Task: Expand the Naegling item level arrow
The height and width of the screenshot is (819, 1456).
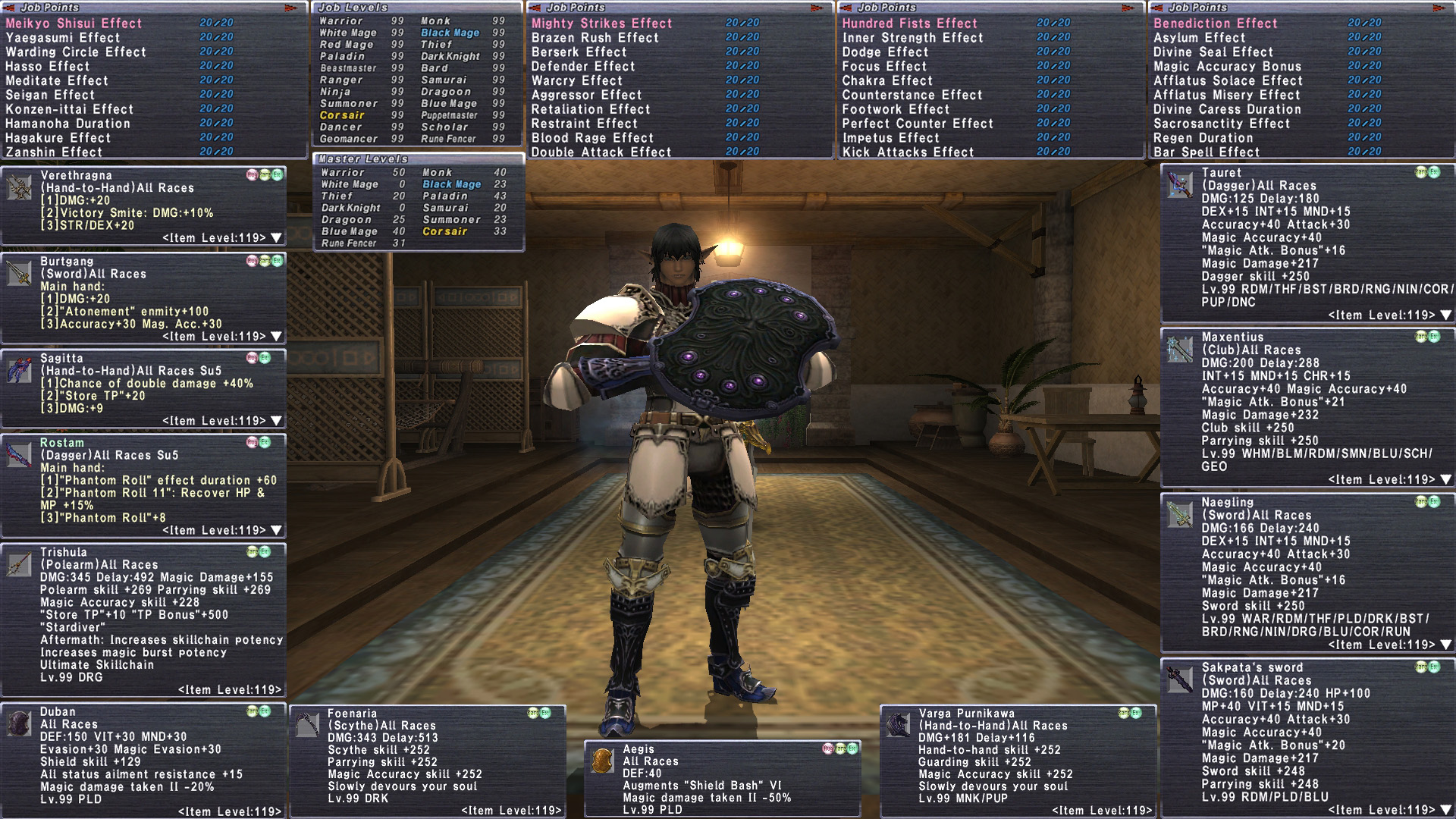Action: coord(1445,645)
